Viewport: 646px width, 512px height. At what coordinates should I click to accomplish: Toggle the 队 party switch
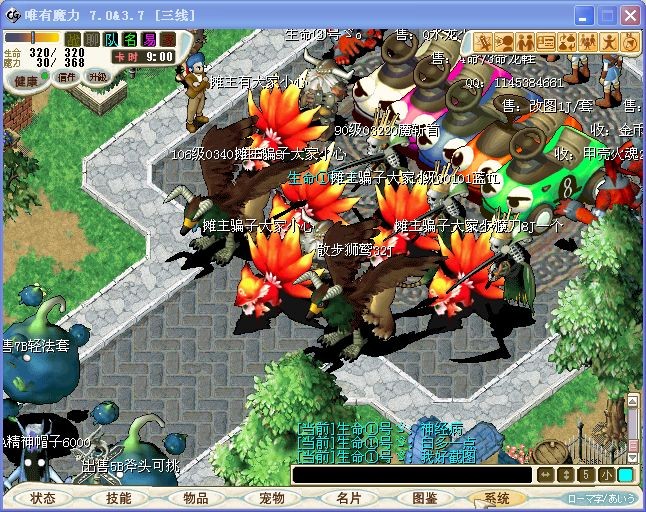click(x=111, y=39)
